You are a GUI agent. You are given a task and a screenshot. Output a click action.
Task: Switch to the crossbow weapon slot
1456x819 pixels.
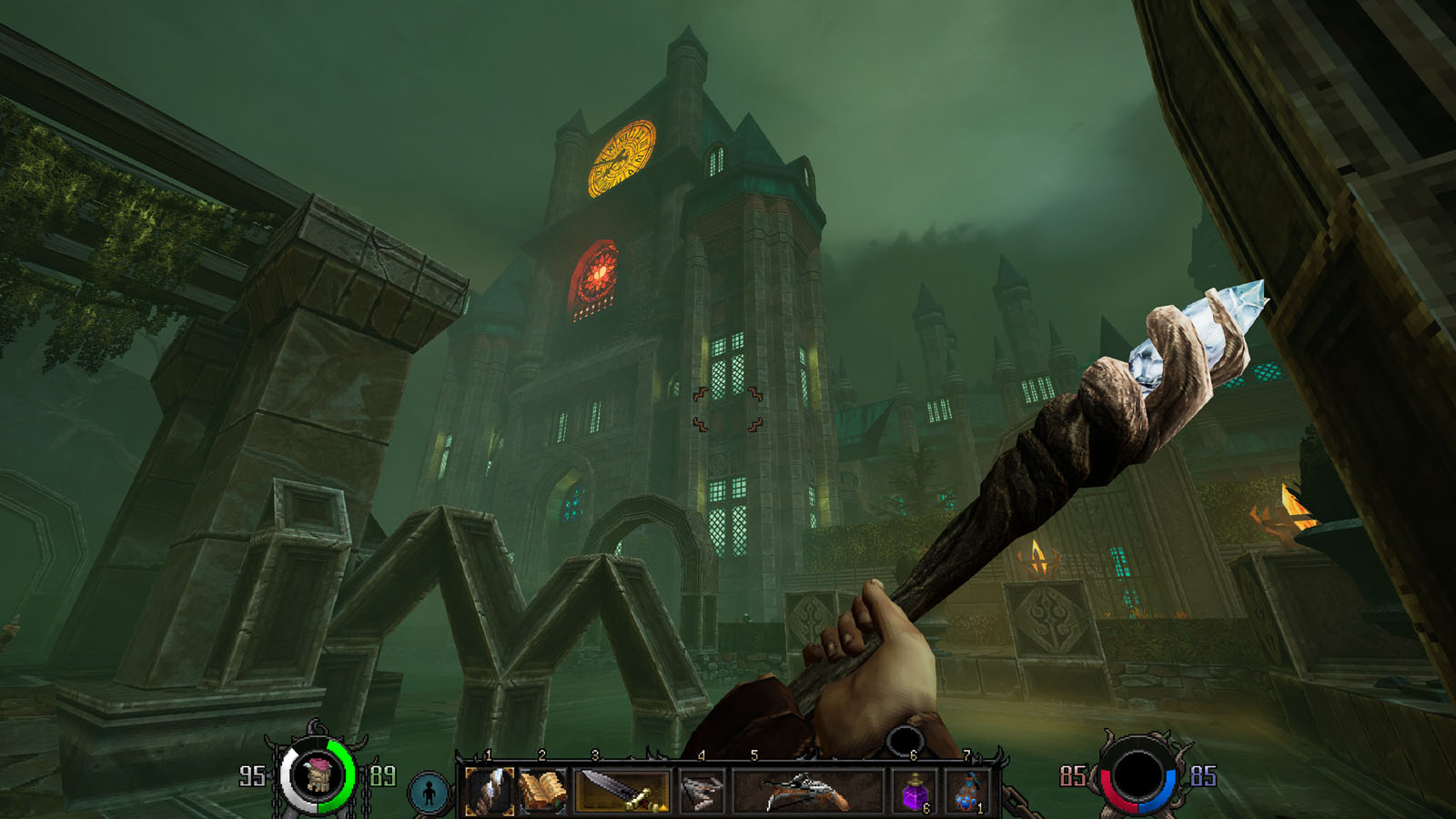pos(806,790)
